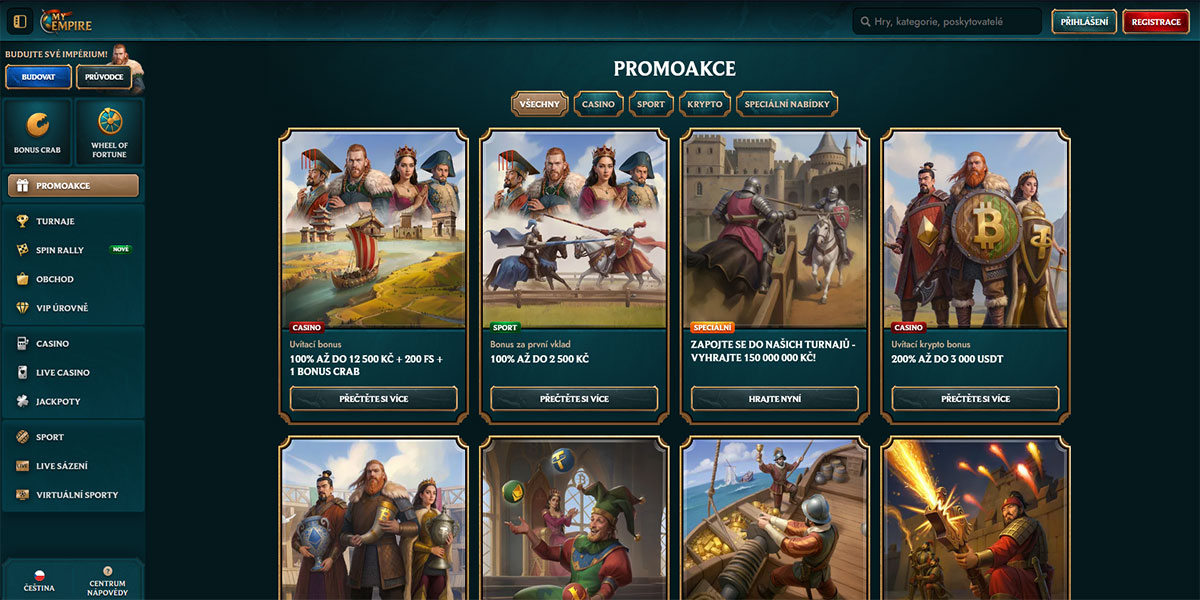The image size is (1200, 600).
Task: Filter promotions by Krypto tab
Action: (705, 104)
